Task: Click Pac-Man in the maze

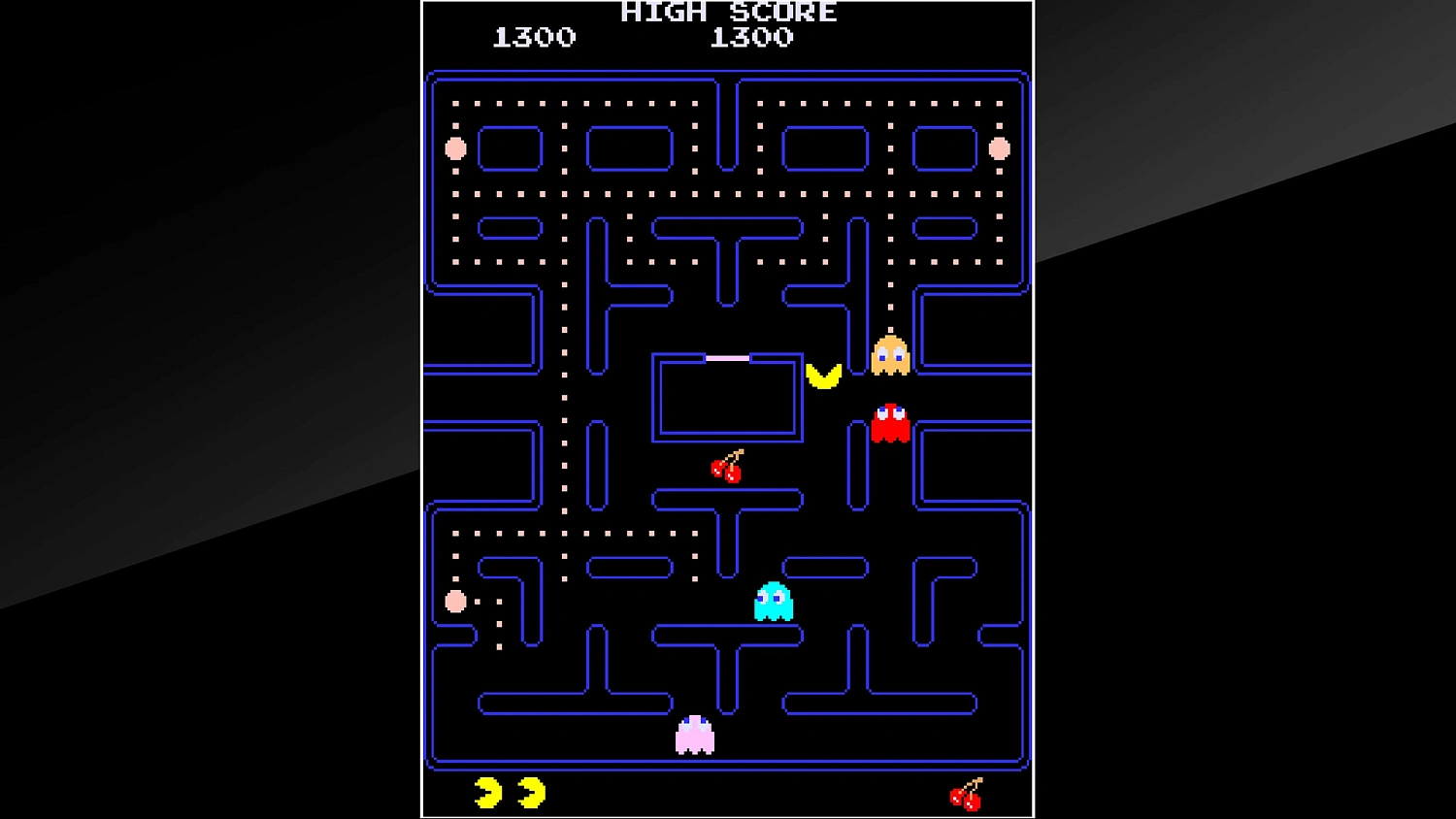Action: click(x=824, y=377)
